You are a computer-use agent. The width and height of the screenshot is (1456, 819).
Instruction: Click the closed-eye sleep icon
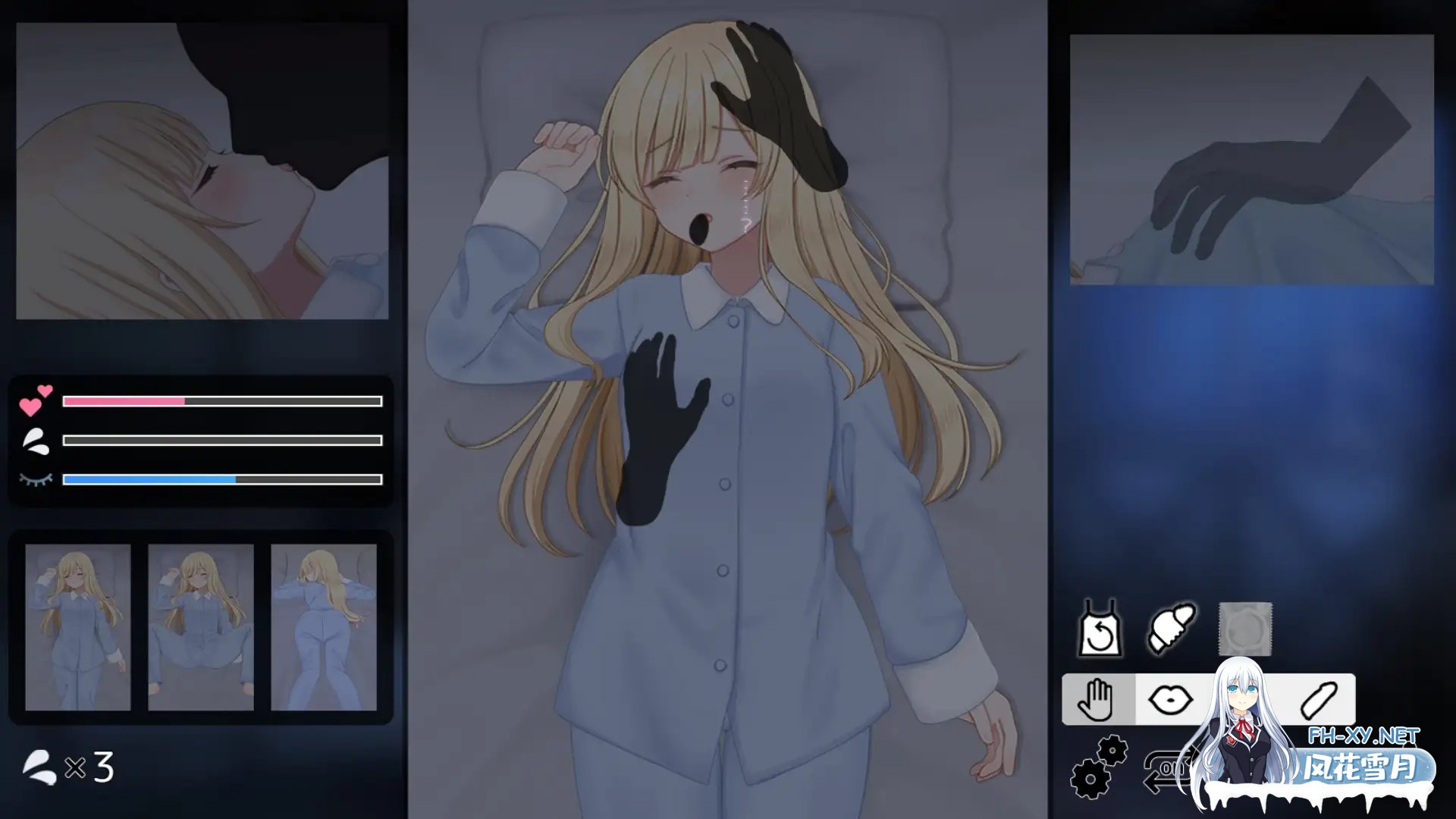coord(34,479)
